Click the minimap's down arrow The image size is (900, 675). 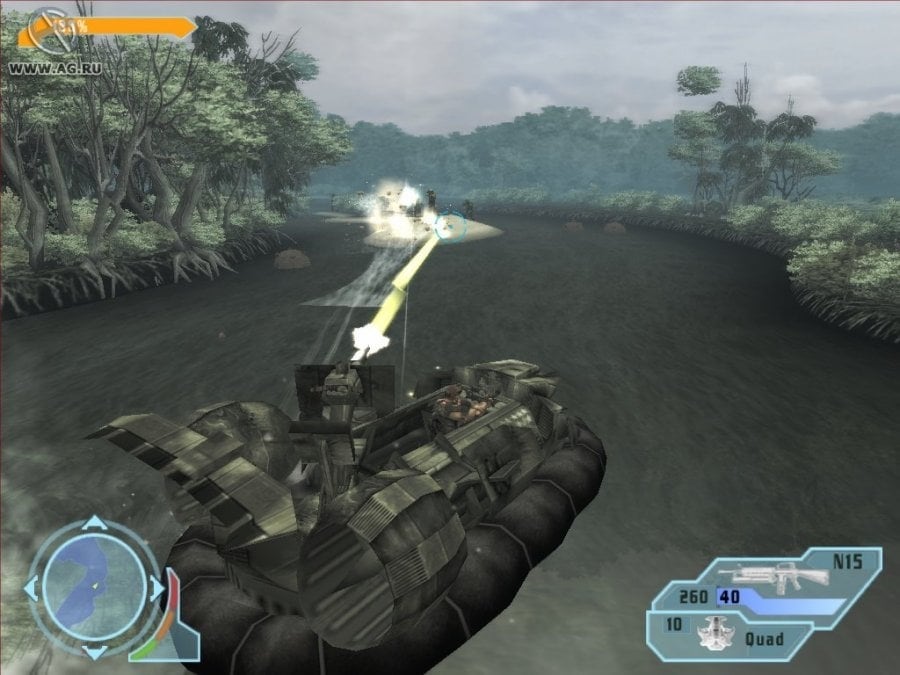(x=93, y=652)
